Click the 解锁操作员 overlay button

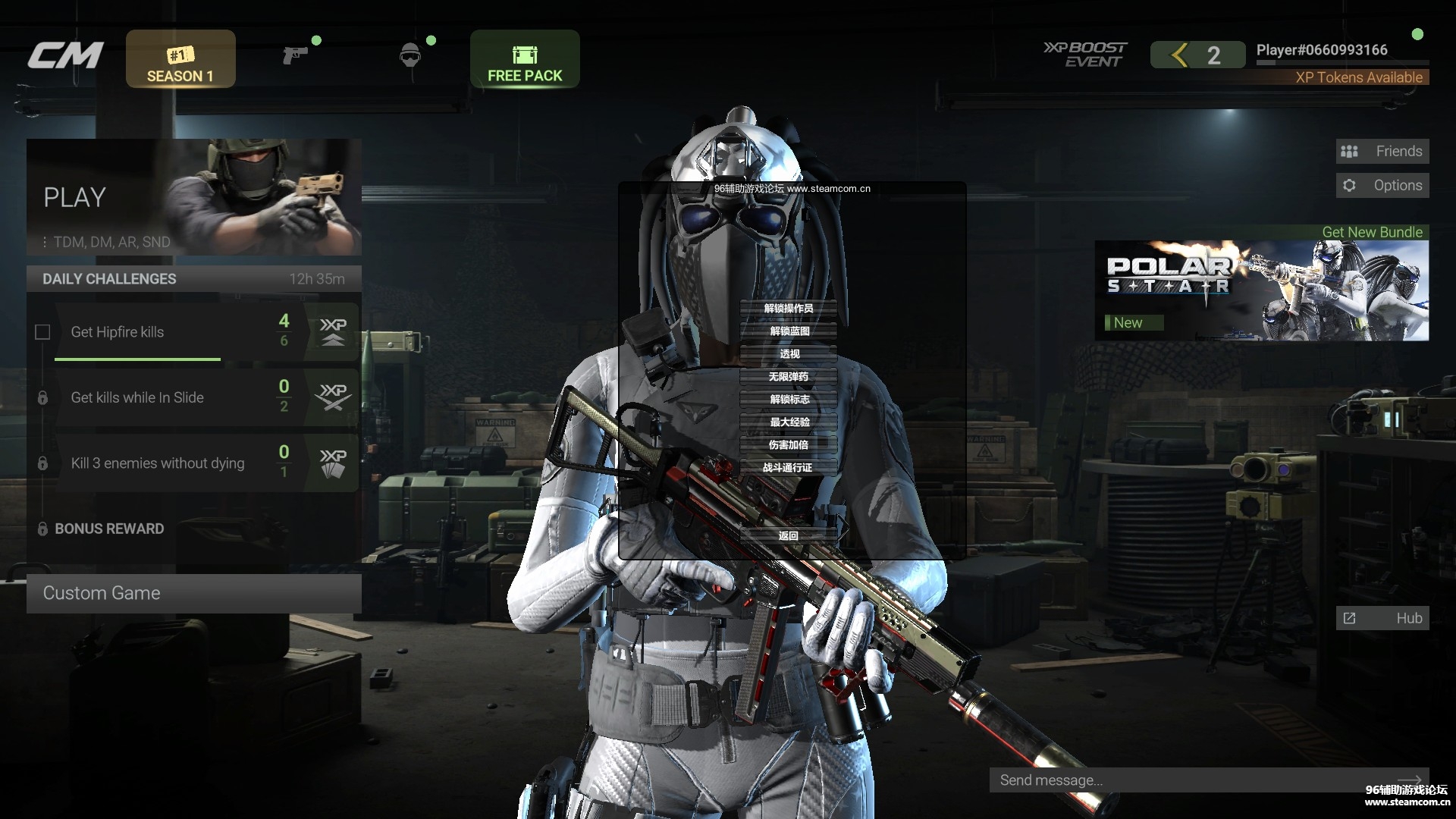click(x=788, y=308)
